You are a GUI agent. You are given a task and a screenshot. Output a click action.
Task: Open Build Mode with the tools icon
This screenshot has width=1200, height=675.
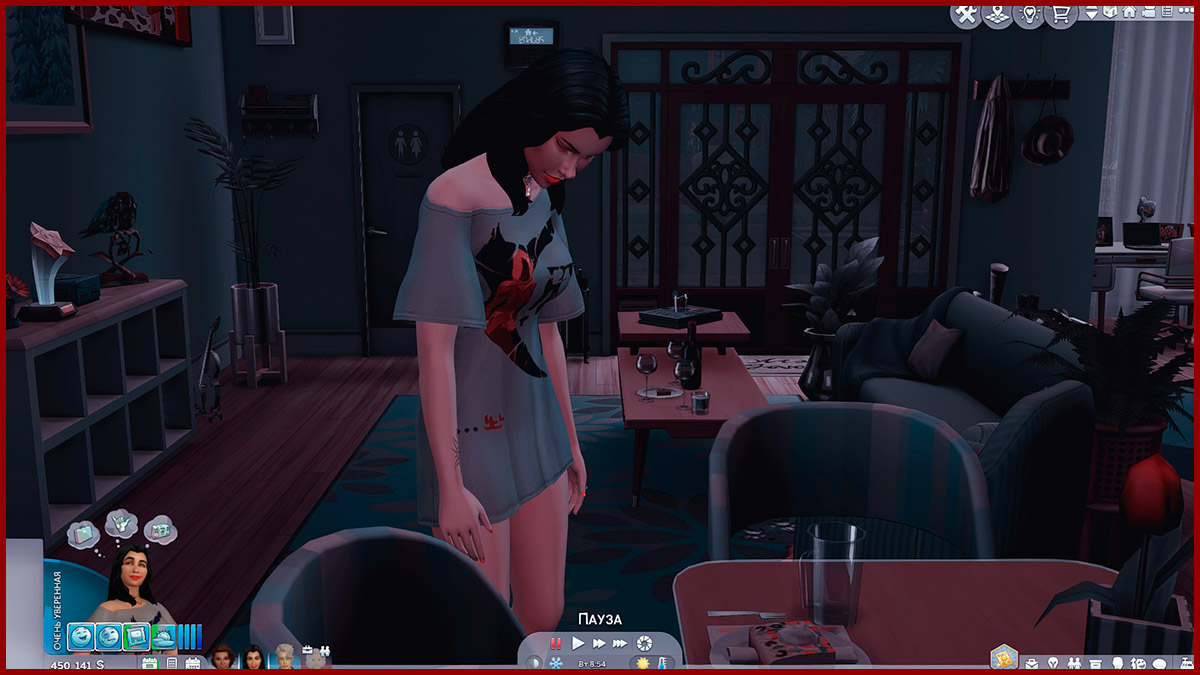tap(966, 15)
